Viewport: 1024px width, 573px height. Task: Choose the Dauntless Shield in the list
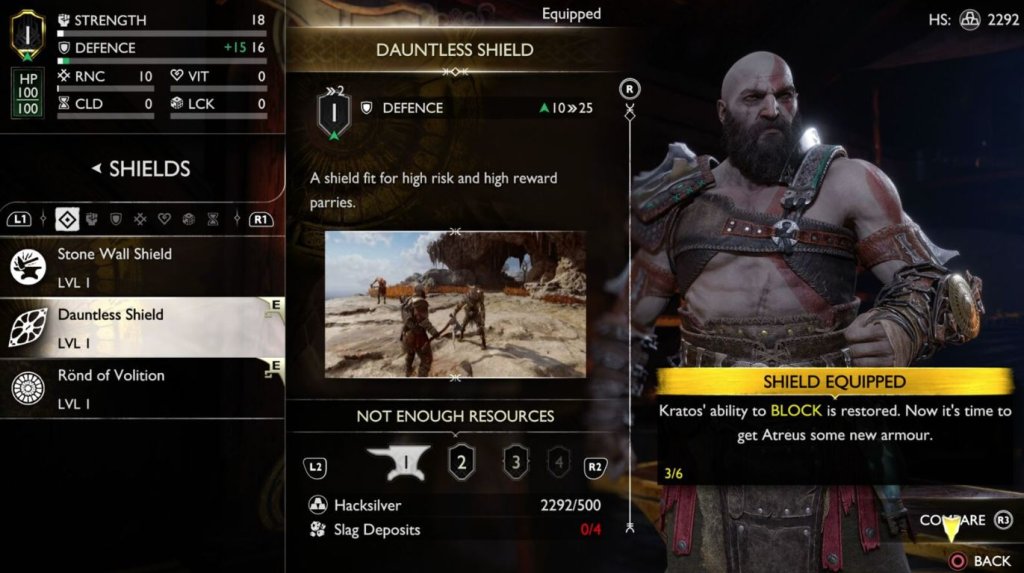point(140,326)
